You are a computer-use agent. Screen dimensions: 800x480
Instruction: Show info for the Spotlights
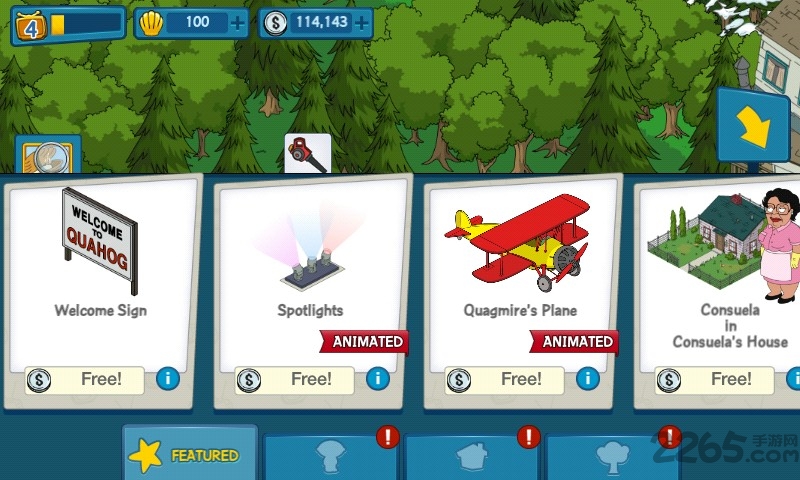coord(378,379)
